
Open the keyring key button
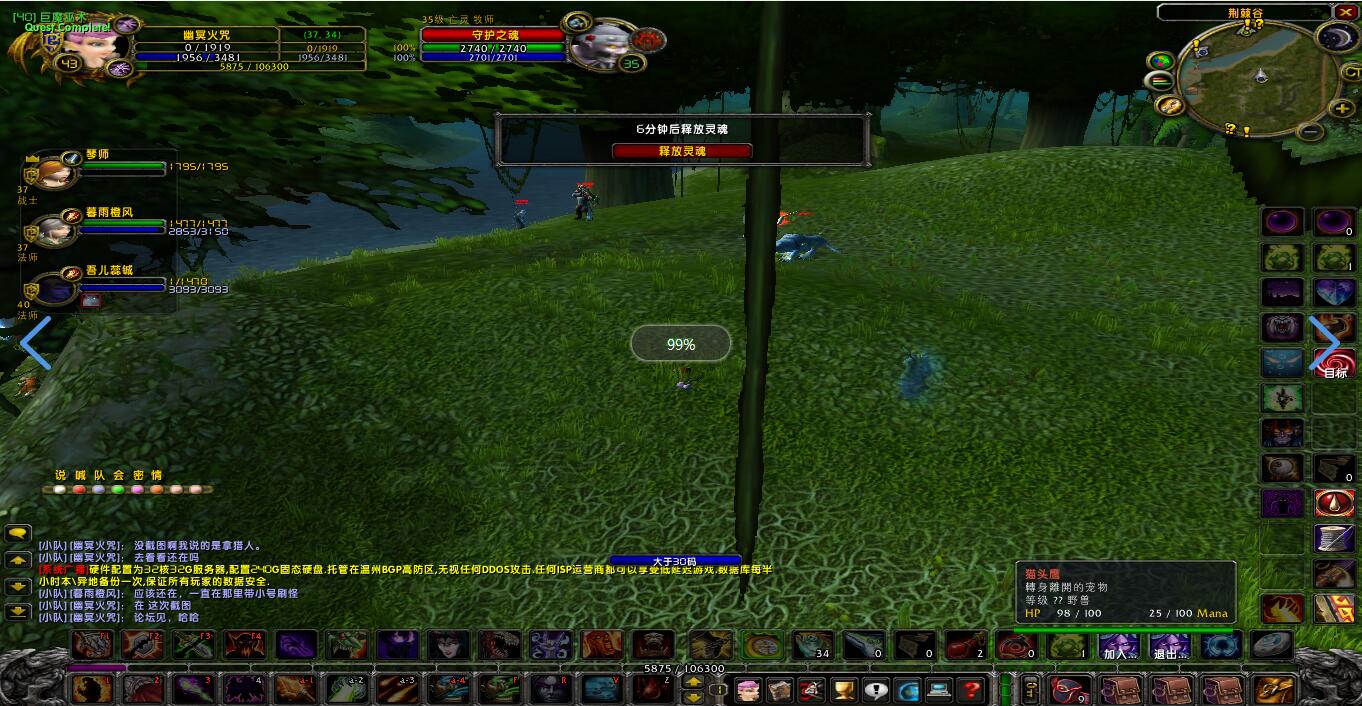point(1030,689)
